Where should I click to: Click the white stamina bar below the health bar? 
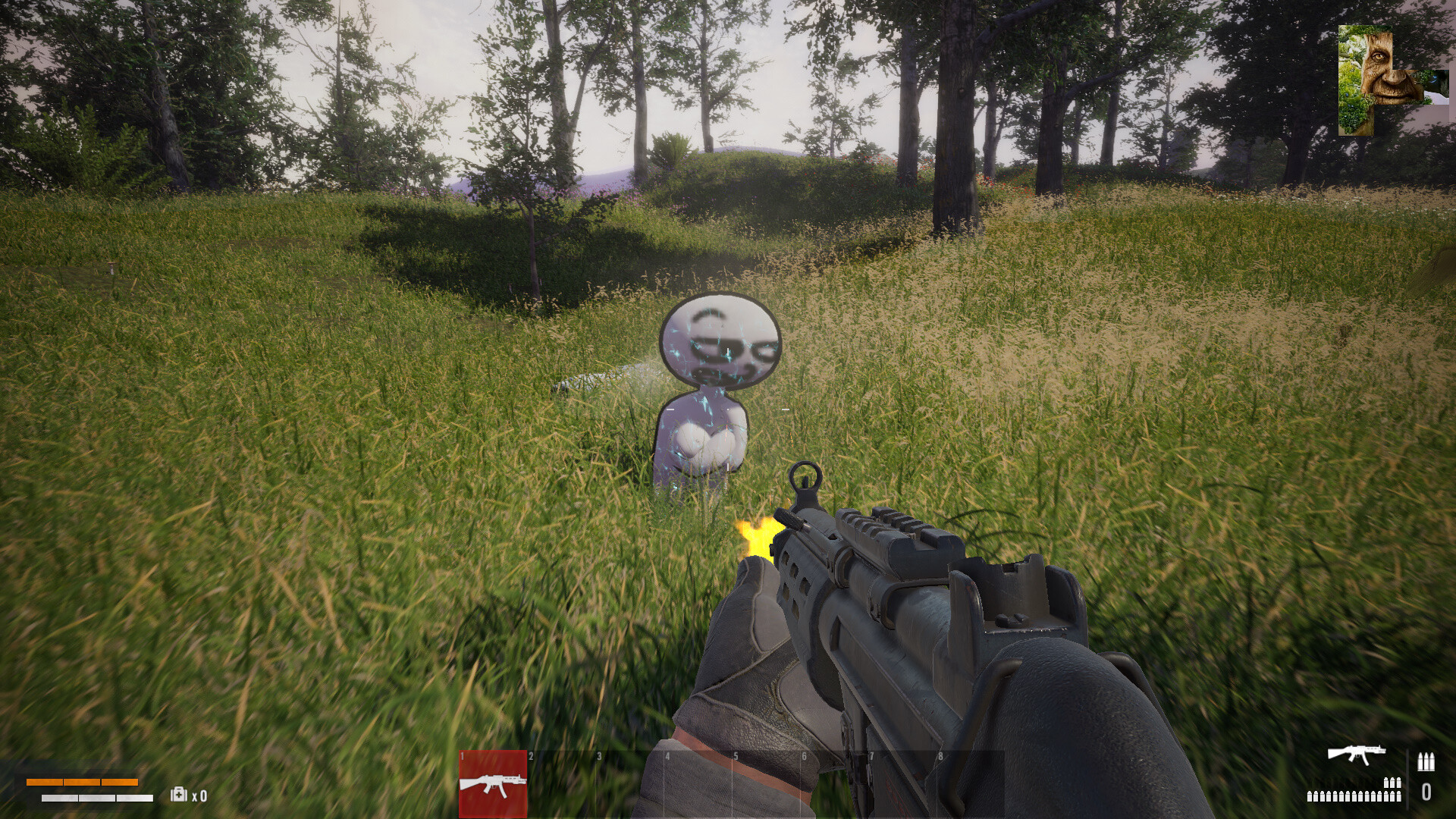tap(97, 798)
